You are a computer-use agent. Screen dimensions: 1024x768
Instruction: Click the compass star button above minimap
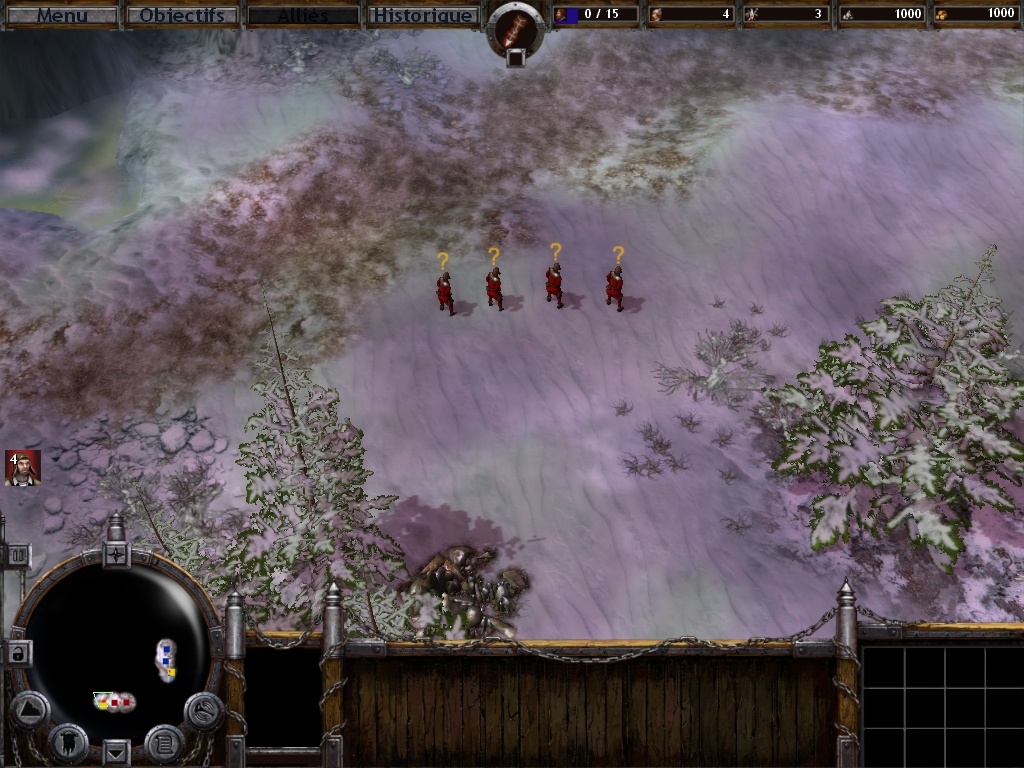point(116,554)
